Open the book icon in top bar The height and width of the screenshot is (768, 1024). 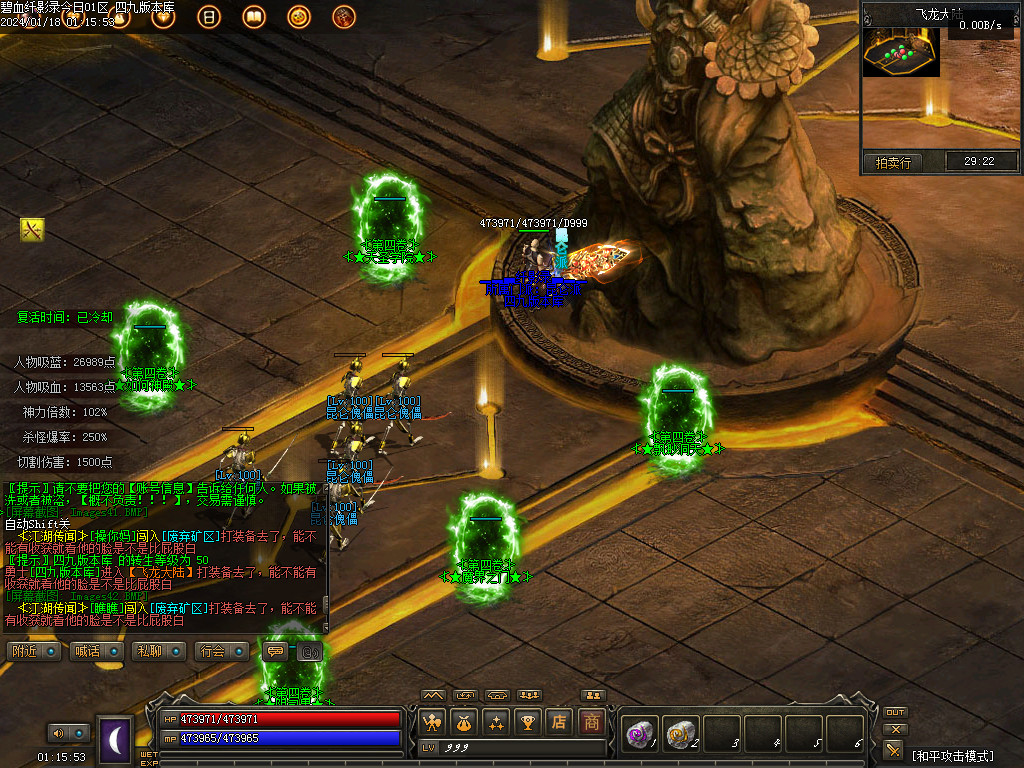tap(253, 17)
